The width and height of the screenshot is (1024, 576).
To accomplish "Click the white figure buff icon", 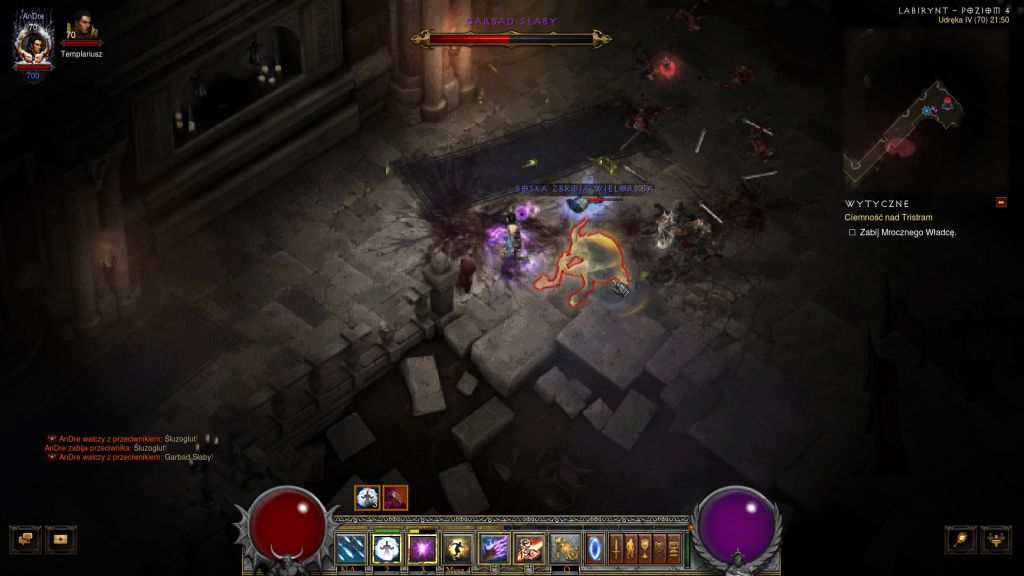I will 367,497.
